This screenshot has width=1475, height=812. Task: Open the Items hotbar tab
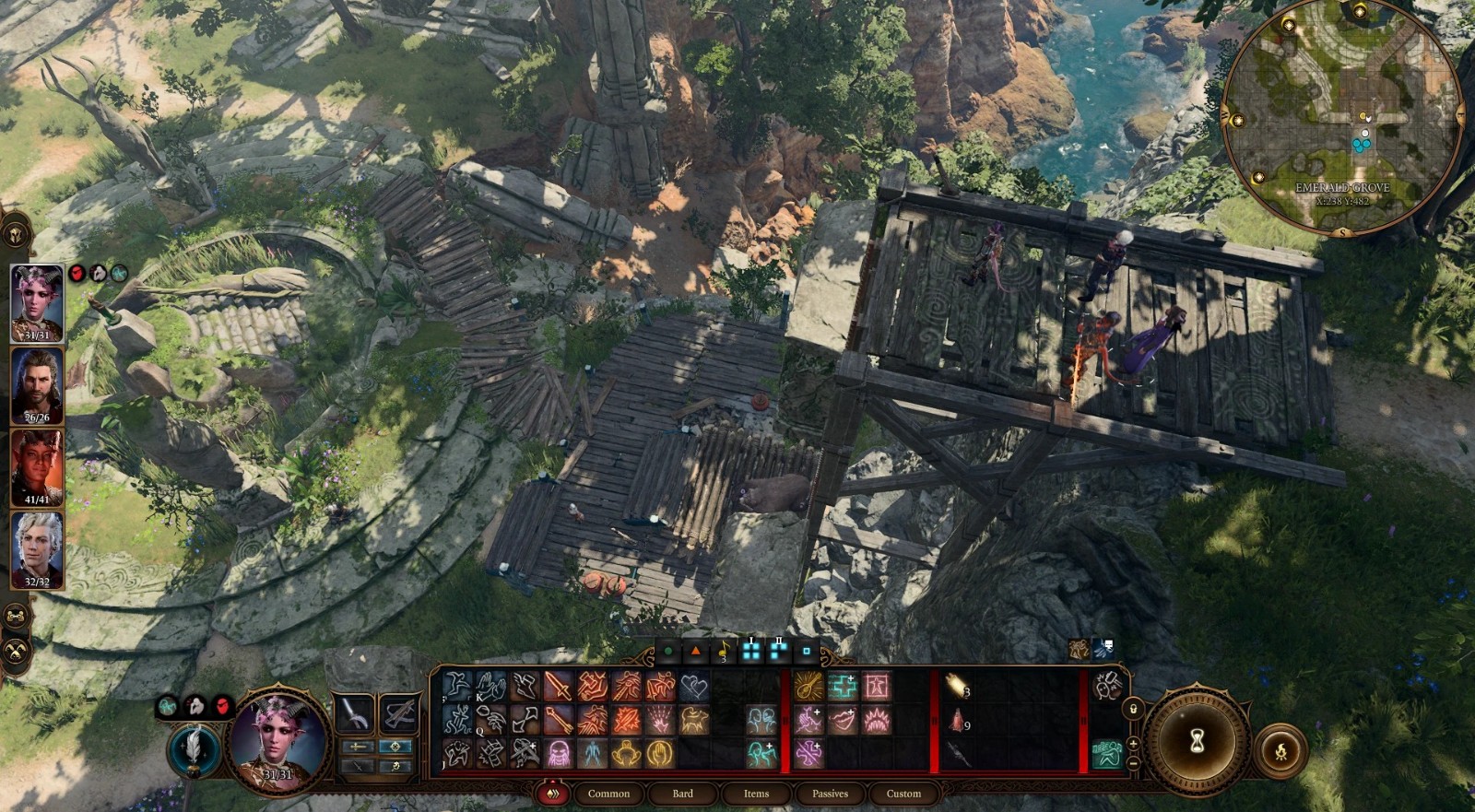coord(756,794)
